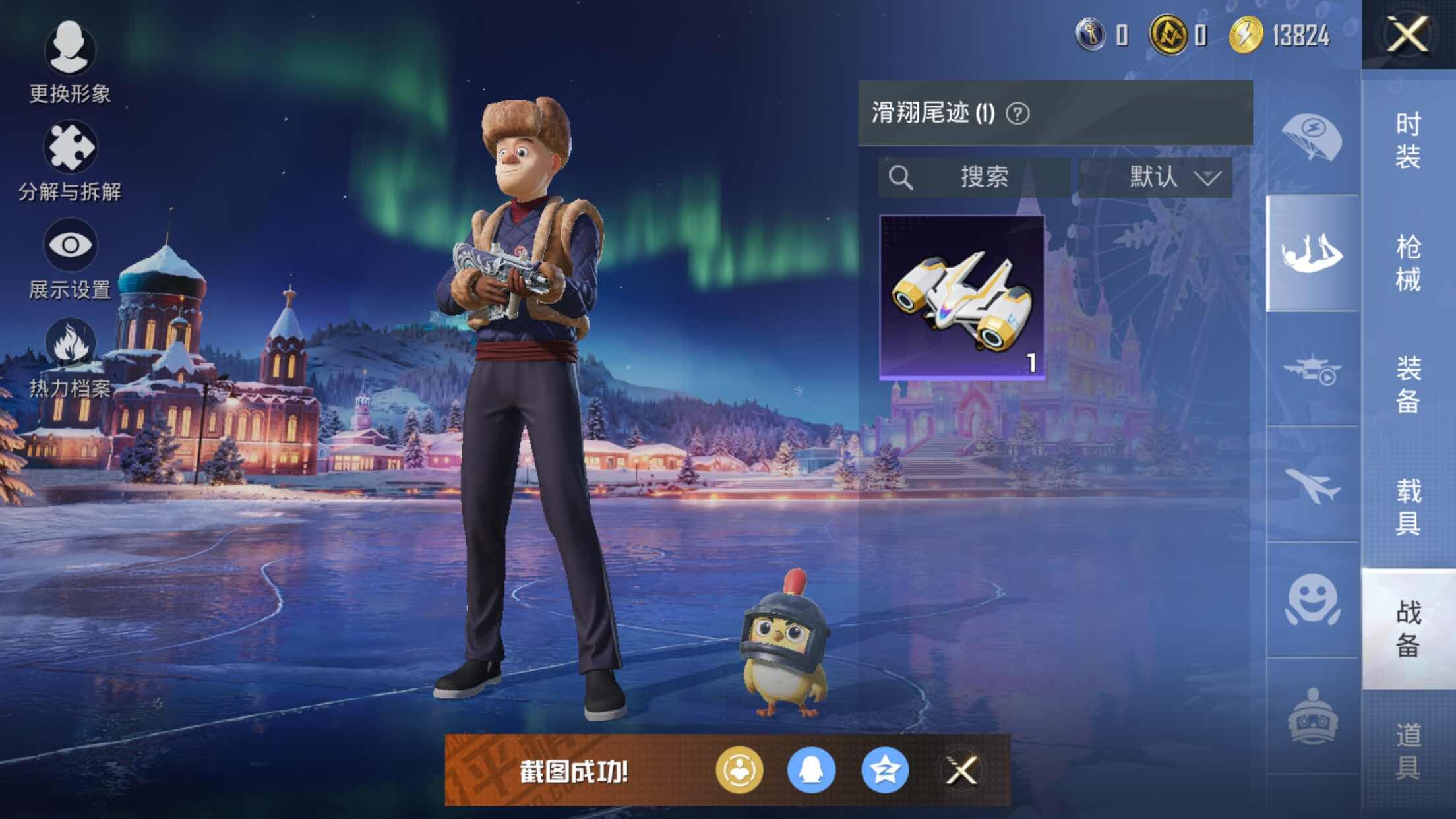The width and height of the screenshot is (1456, 819).
Task: Select the airplane subcategory icon
Action: (x=1312, y=485)
